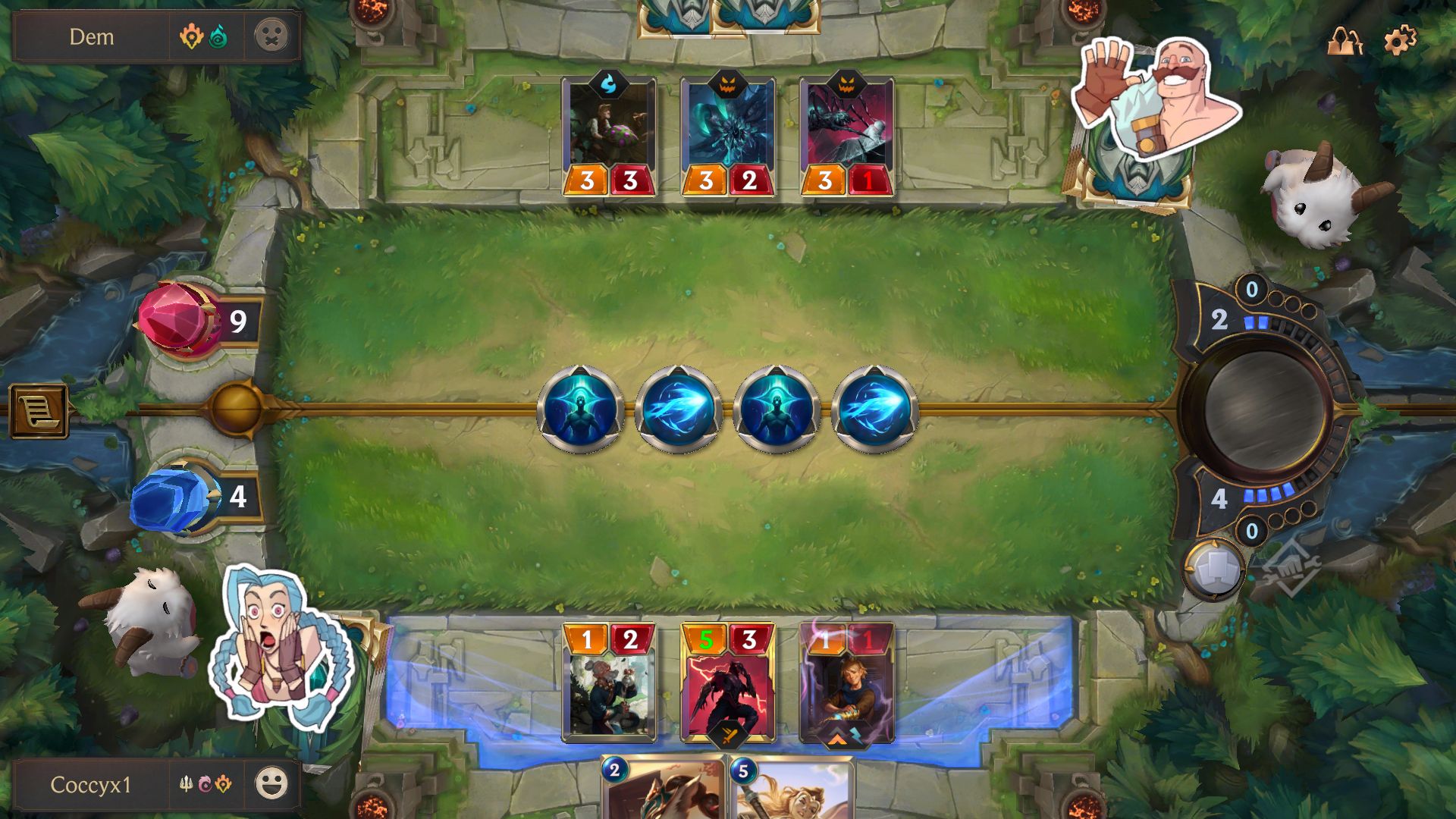Click the pink dragon region icon near Coccyx1
1456x819 pixels.
204,784
